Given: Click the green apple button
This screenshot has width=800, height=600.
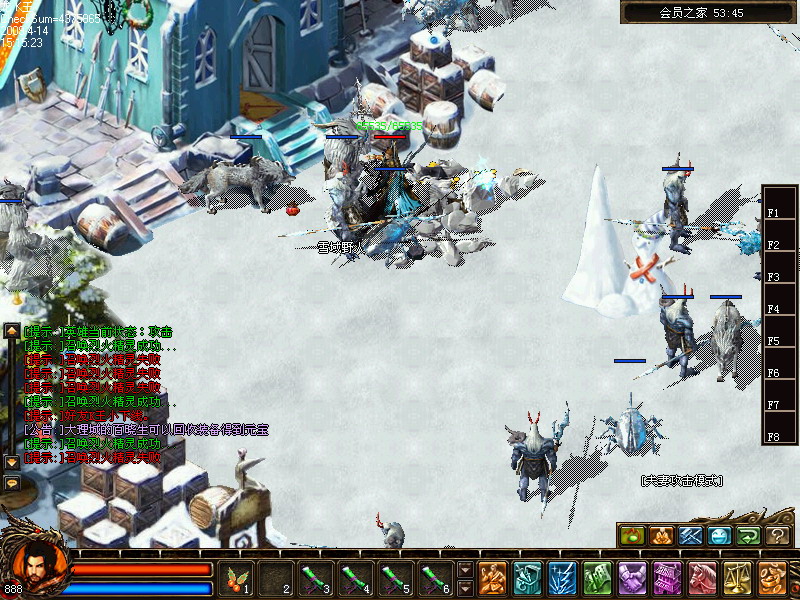Looking at the screenshot, I should coord(632,535).
